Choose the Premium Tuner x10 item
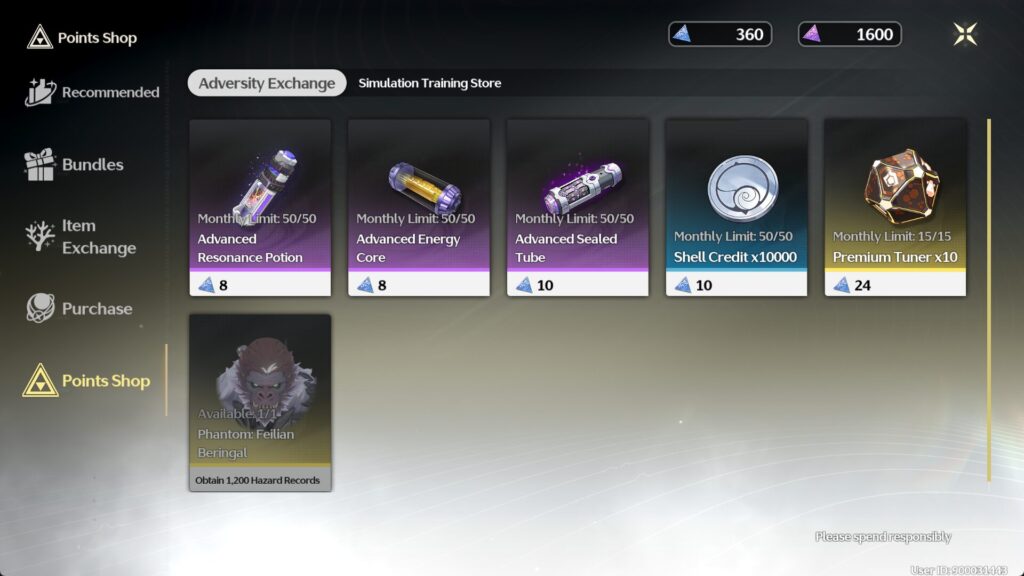 895,207
